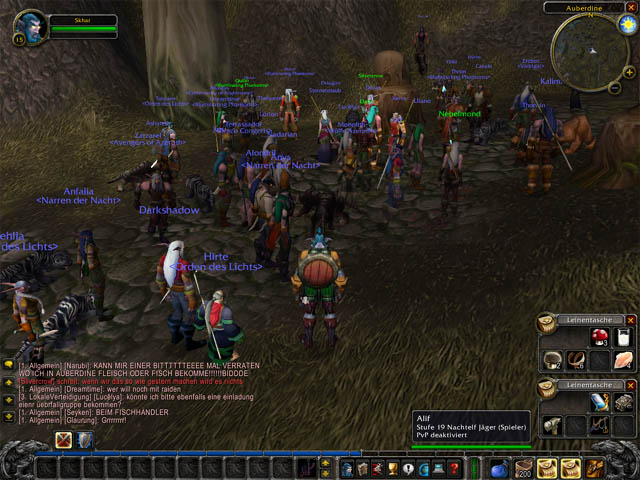Close the minimap with the X button
The image size is (640, 480).
coord(632,7)
